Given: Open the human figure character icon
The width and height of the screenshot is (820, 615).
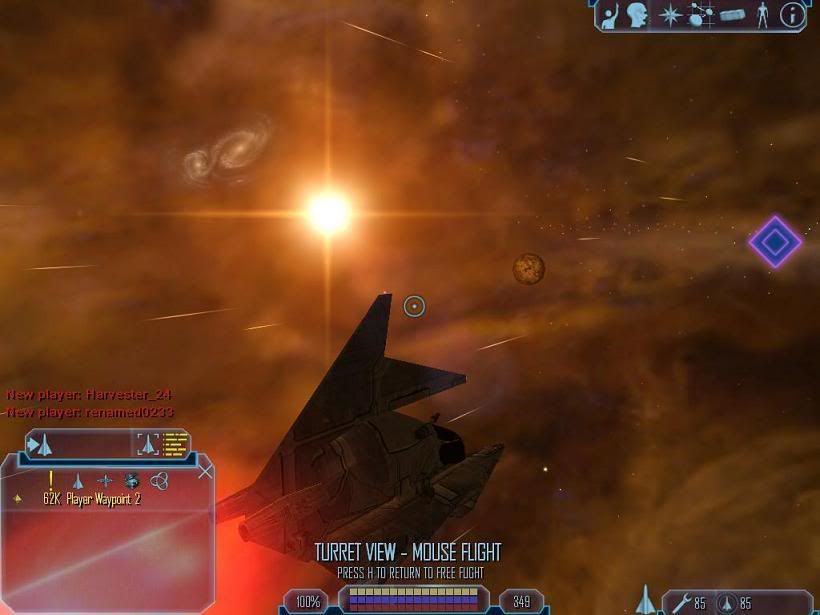Looking at the screenshot, I should click(x=763, y=15).
